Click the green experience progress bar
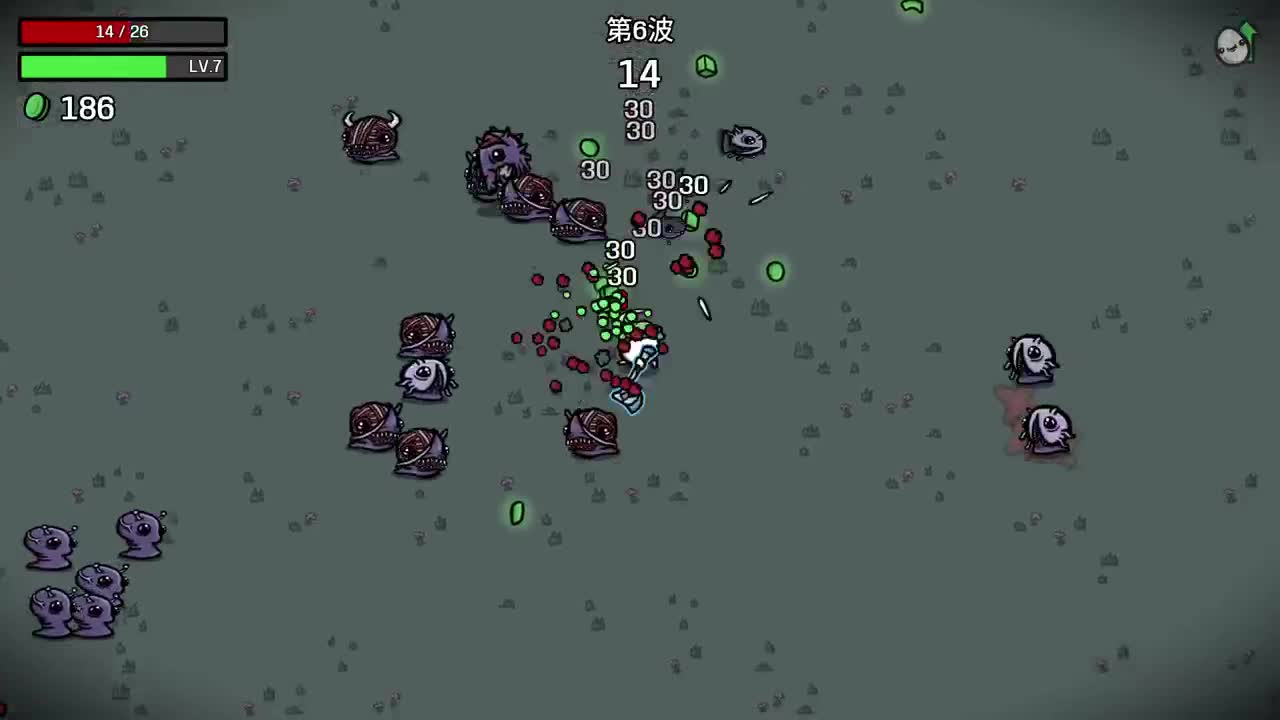1280x720 pixels. coord(92,66)
